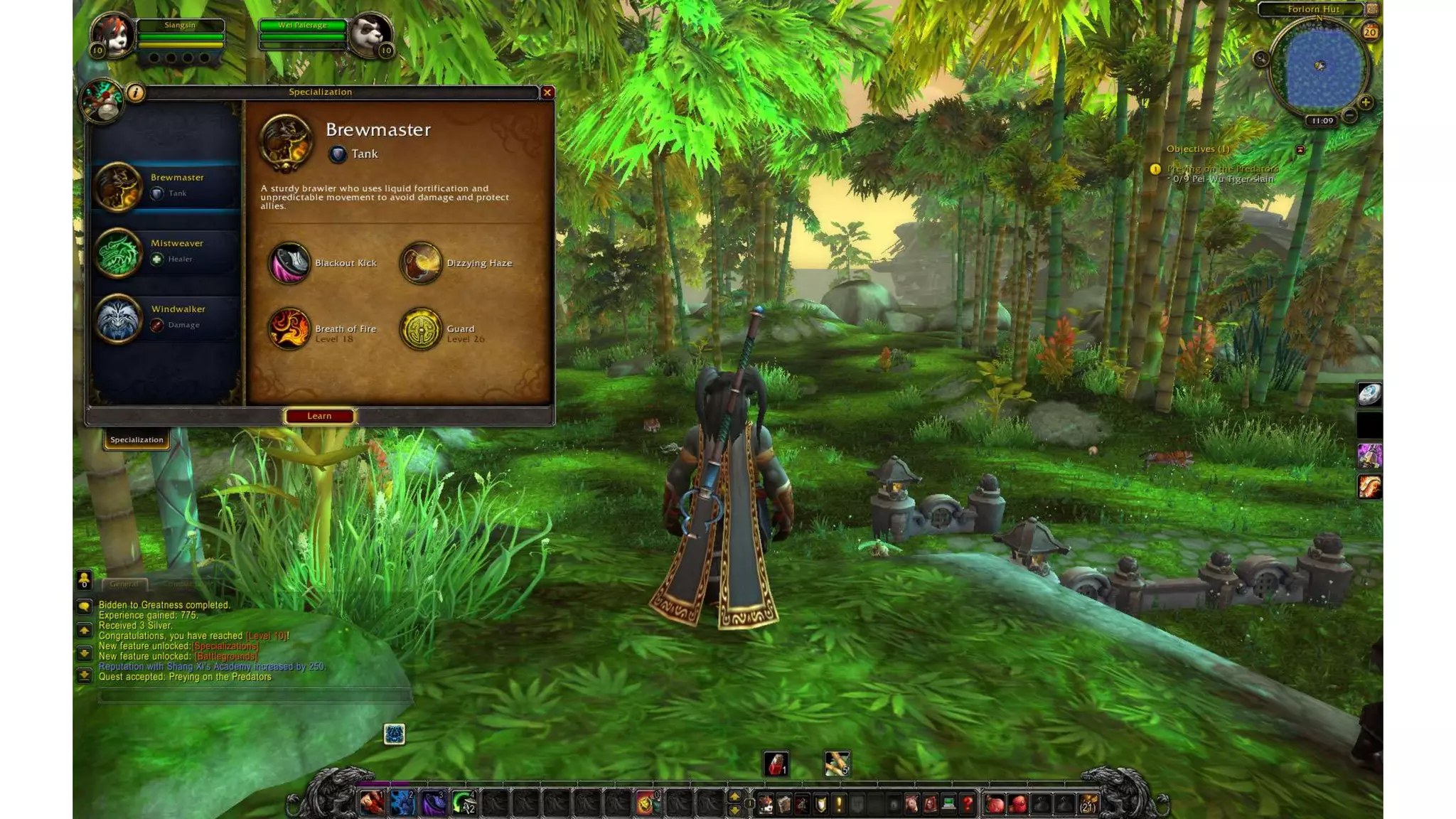Select the Wei Palerage target portrait
1456x819 pixels.
pyautogui.click(x=370, y=34)
